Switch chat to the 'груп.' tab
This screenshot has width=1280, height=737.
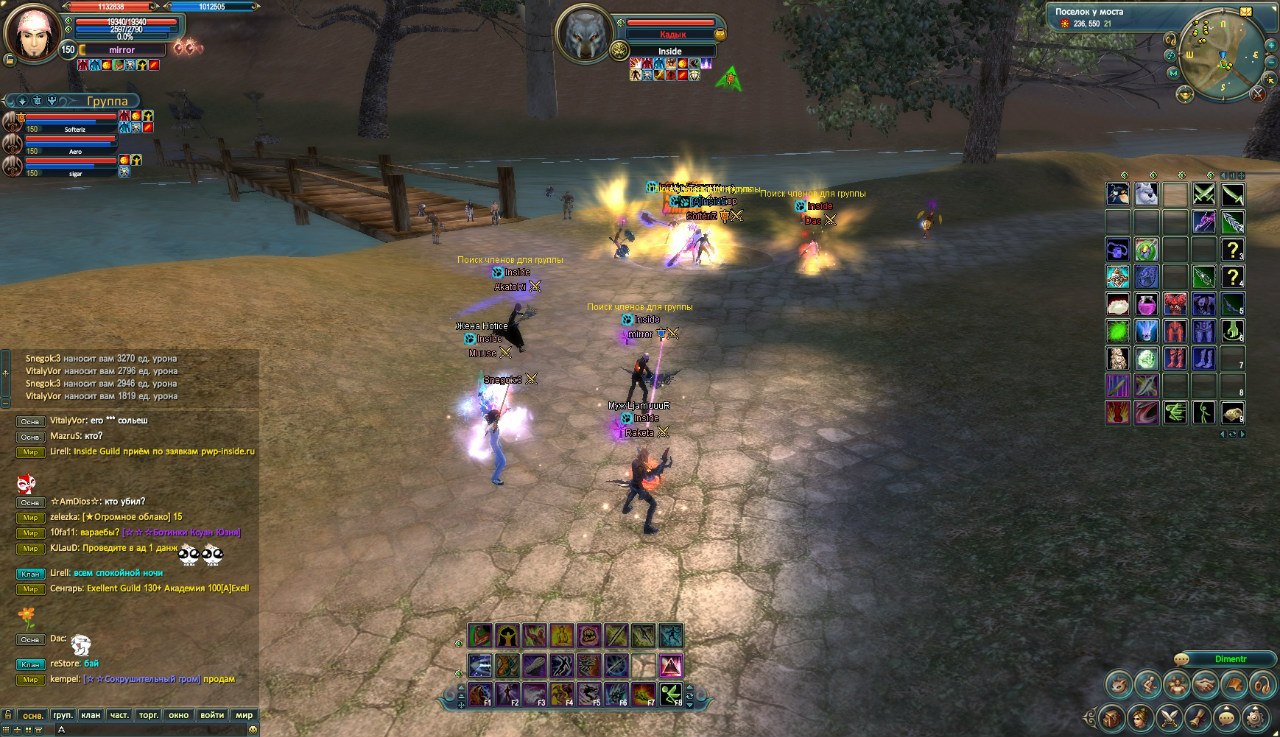[x=63, y=715]
